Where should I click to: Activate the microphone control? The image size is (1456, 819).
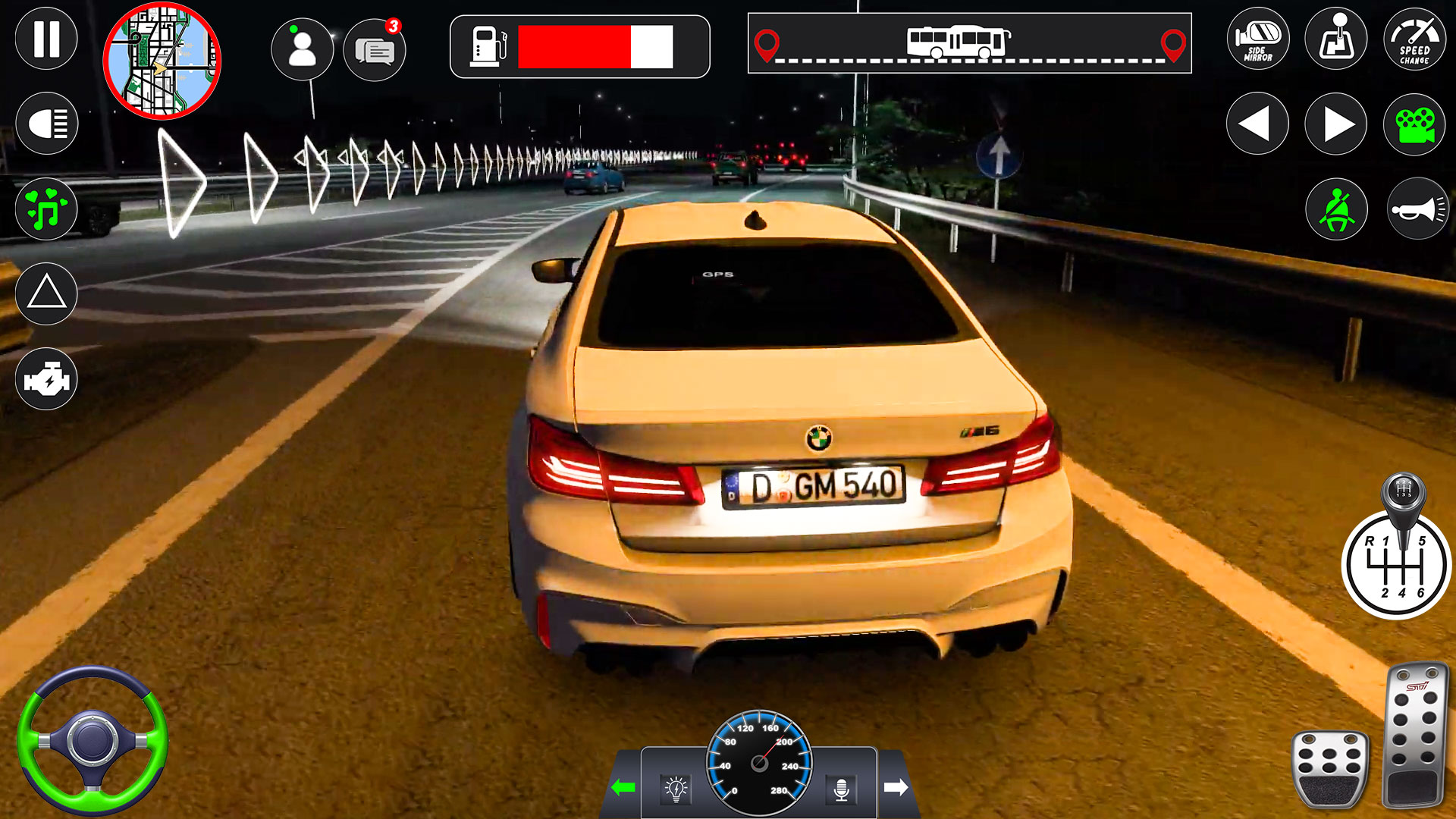pos(842,789)
